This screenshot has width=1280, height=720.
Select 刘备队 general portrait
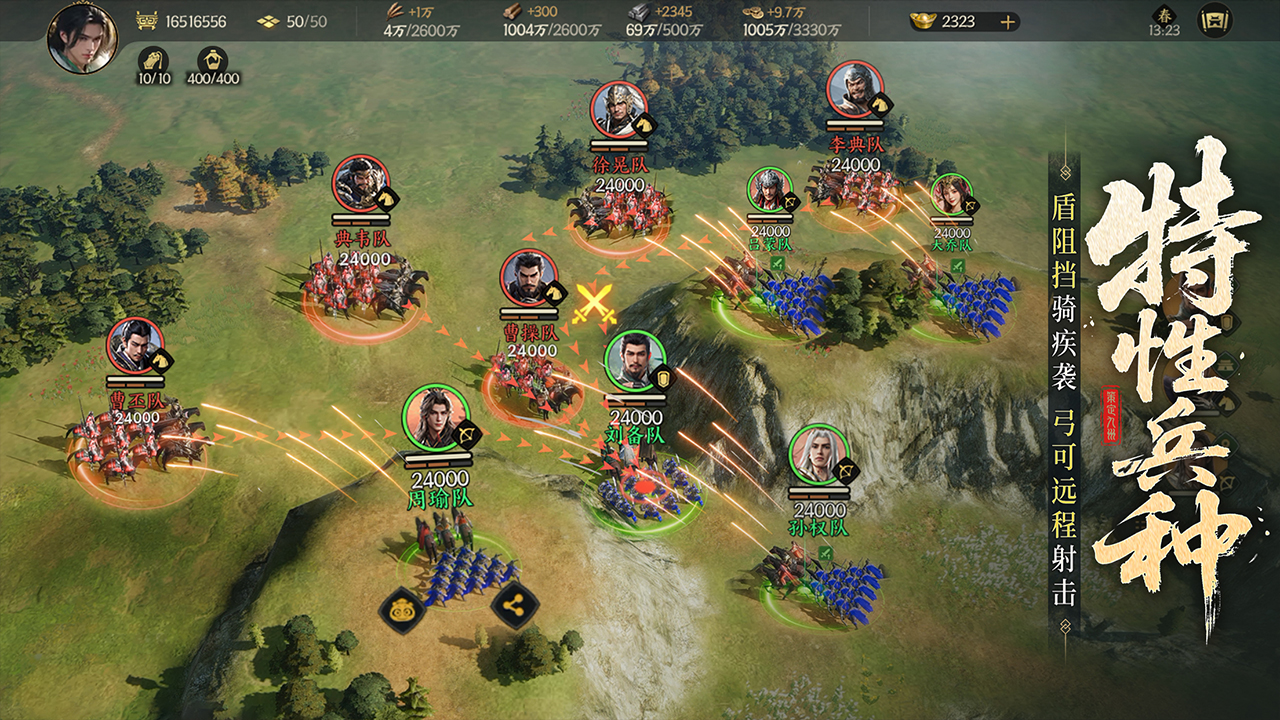(635, 360)
